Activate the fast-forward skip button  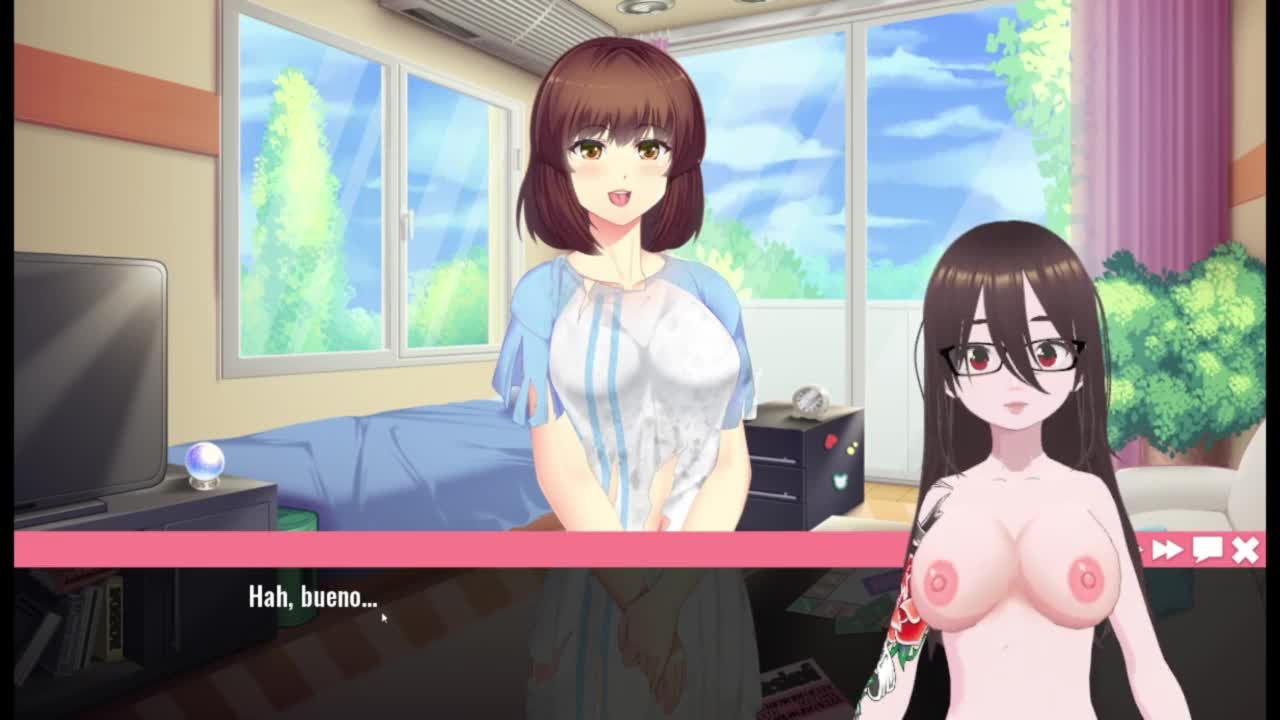[1167, 549]
